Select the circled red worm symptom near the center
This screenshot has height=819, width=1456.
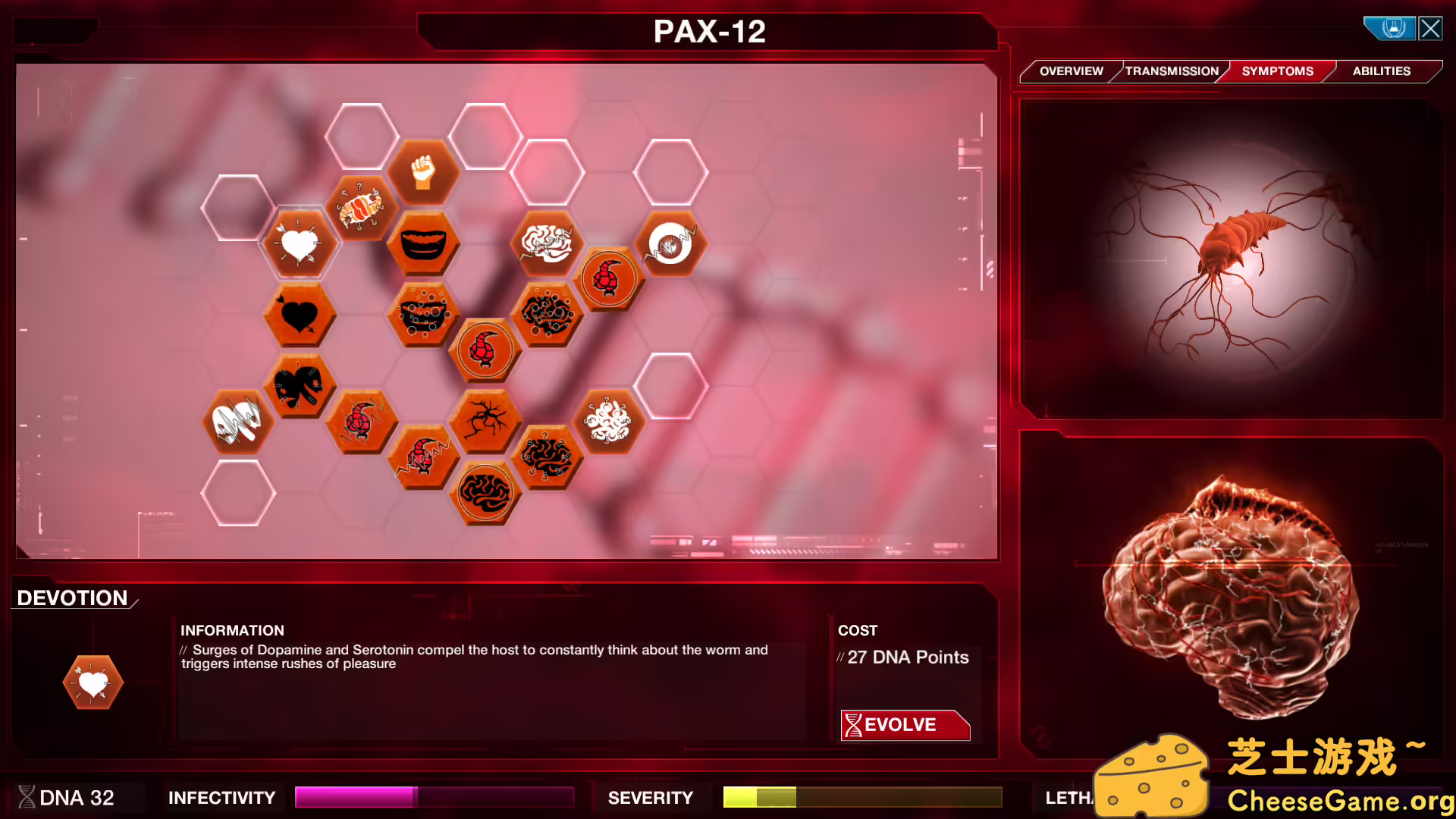pyautogui.click(x=483, y=350)
